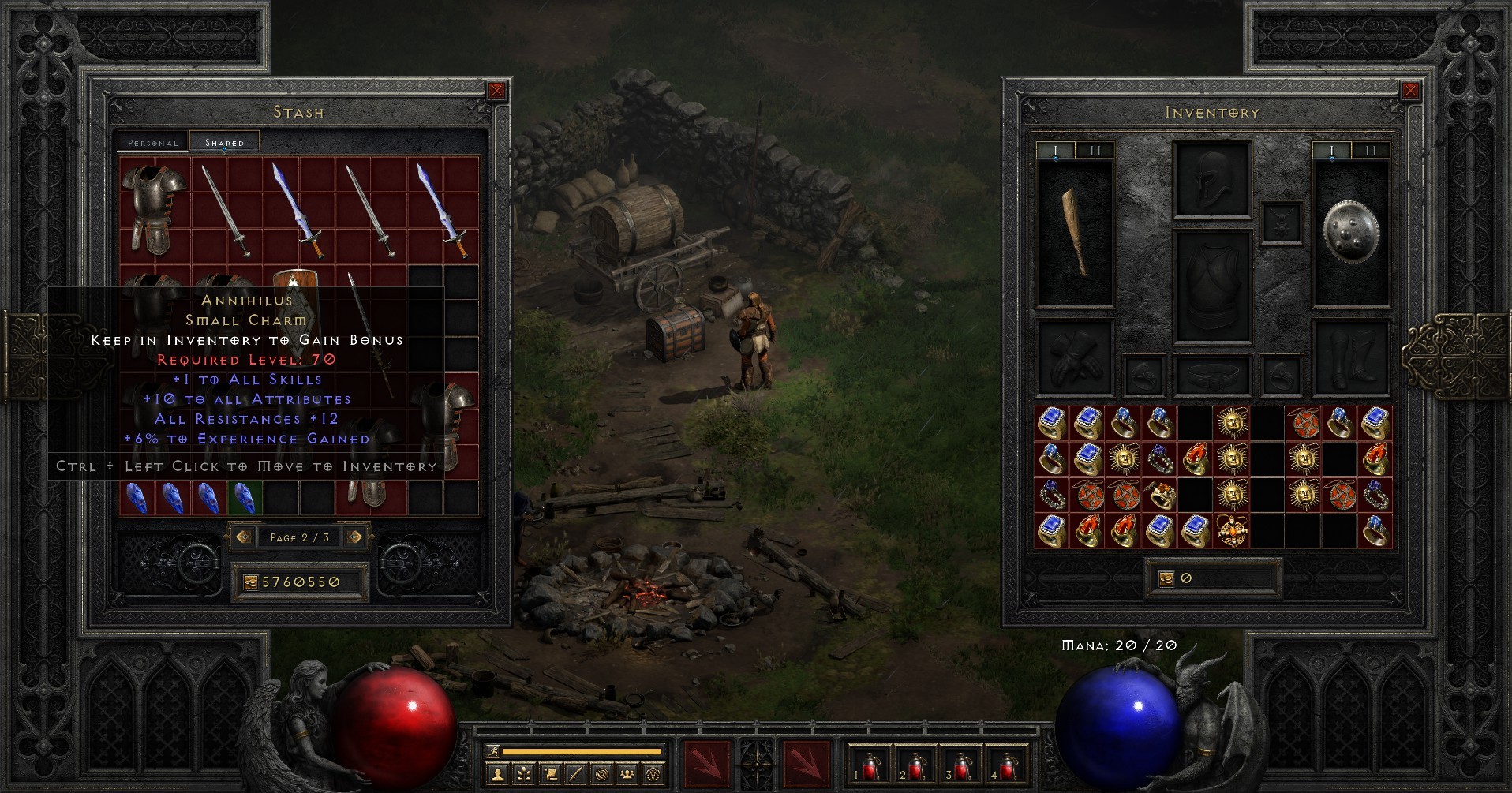Switch left inventory weapon slot to II
Image resolution: width=1512 pixels, height=793 pixels.
click(1095, 151)
